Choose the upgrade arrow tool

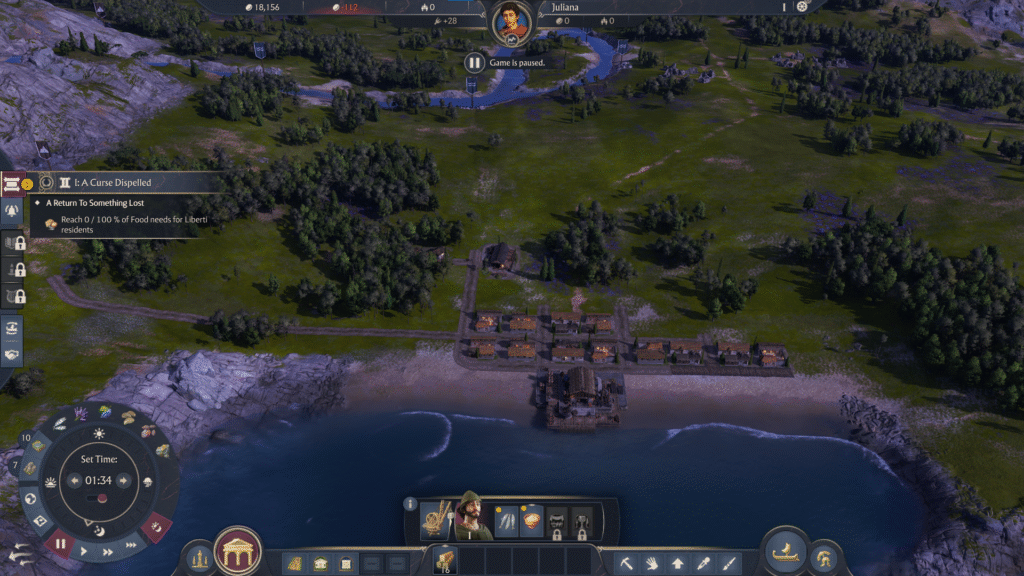678,563
